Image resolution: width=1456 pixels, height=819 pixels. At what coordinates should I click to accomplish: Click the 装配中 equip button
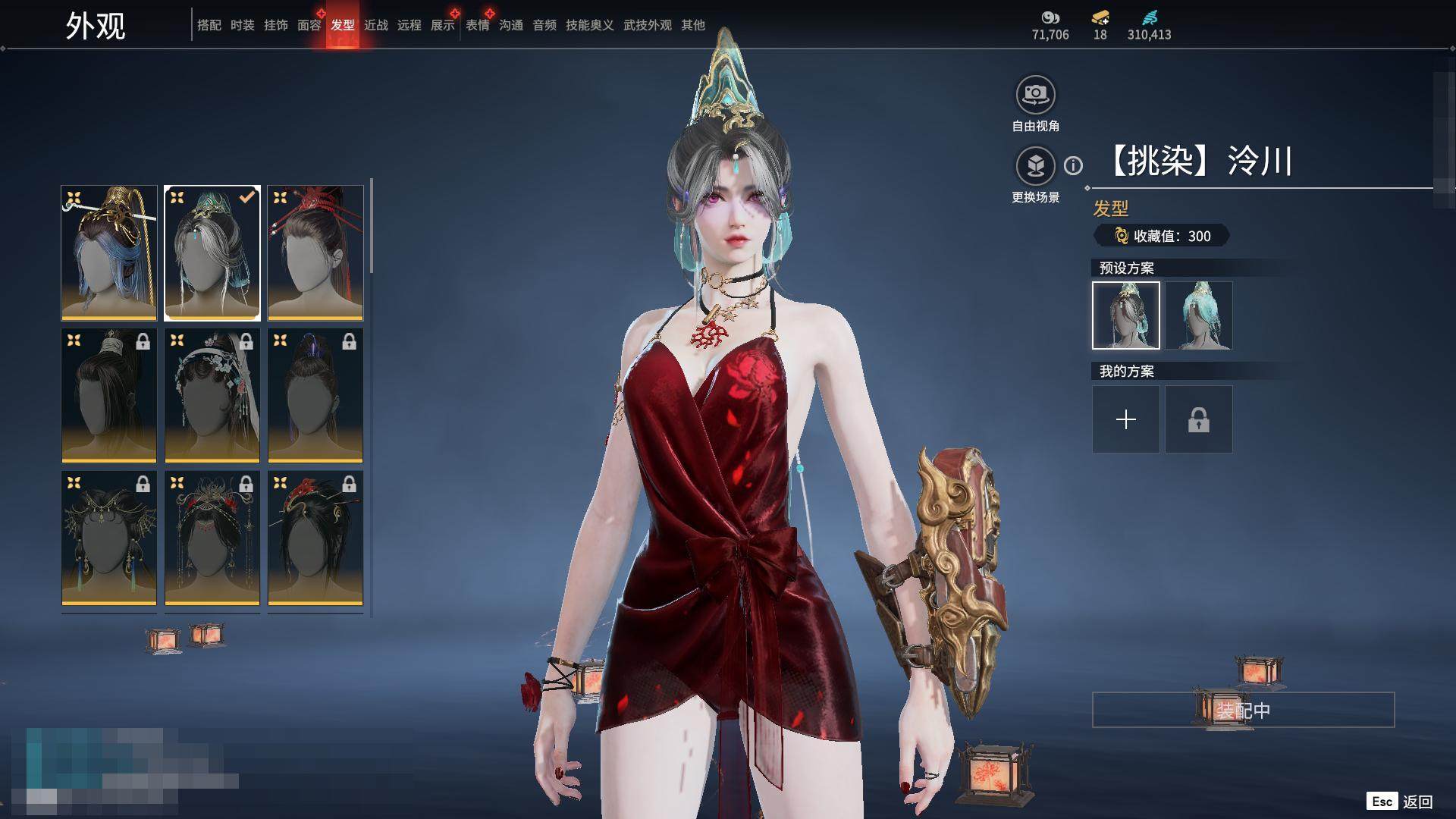[1243, 710]
